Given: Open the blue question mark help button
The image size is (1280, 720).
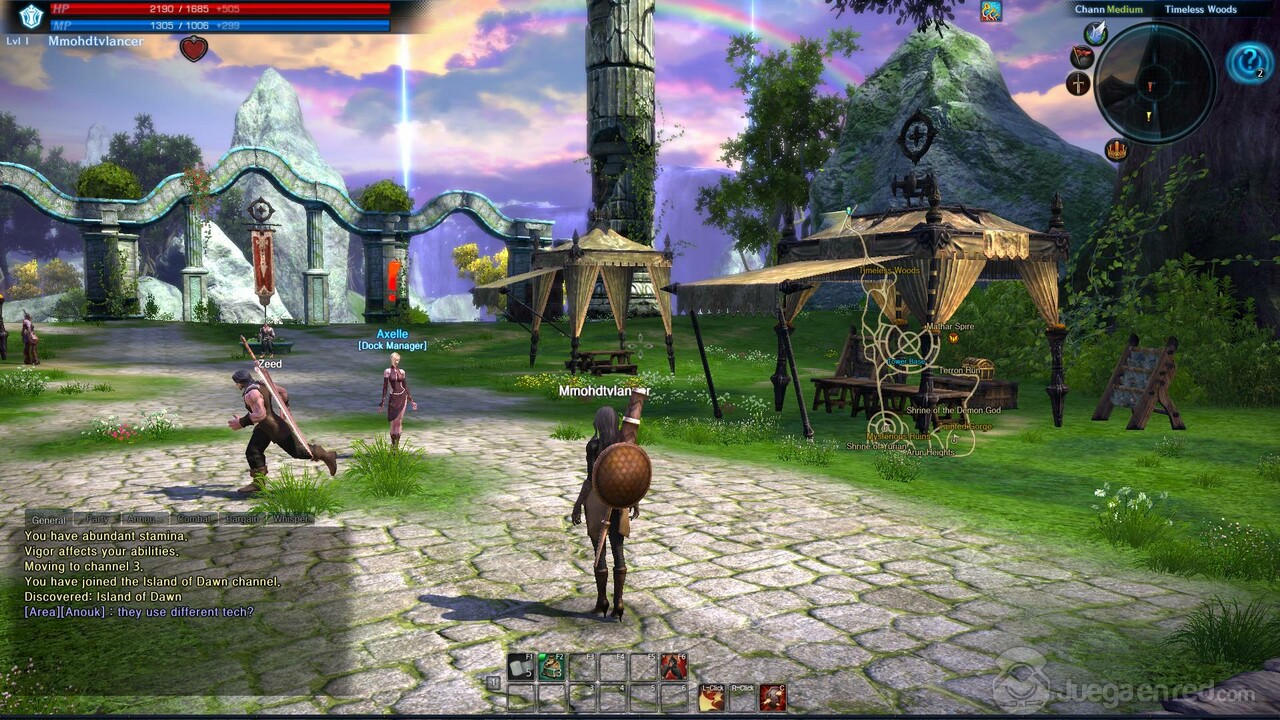Looking at the screenshot, I should coord(1249,62).
